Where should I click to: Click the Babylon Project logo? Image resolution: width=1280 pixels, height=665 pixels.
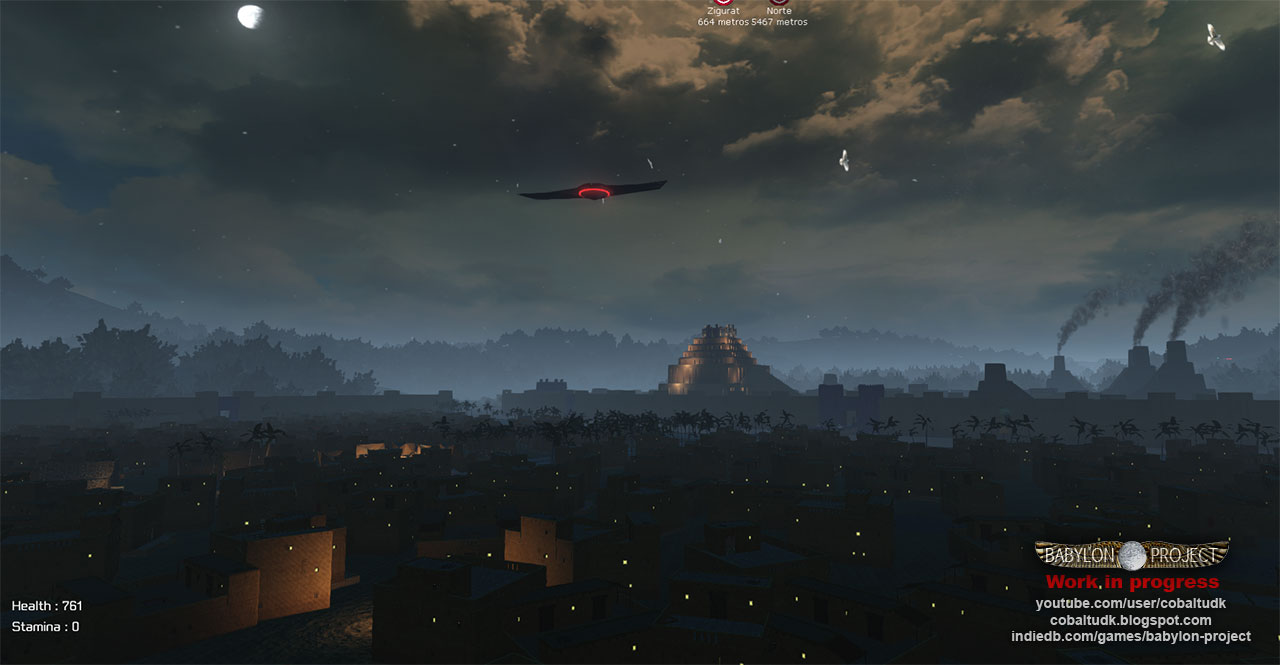click(x=1132, y=555)
